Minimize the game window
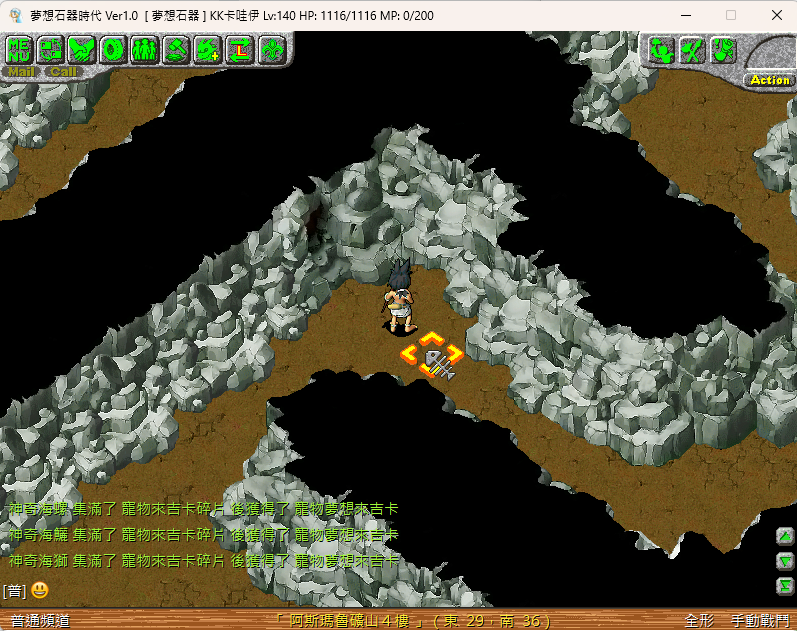 [x=685, y=15]
